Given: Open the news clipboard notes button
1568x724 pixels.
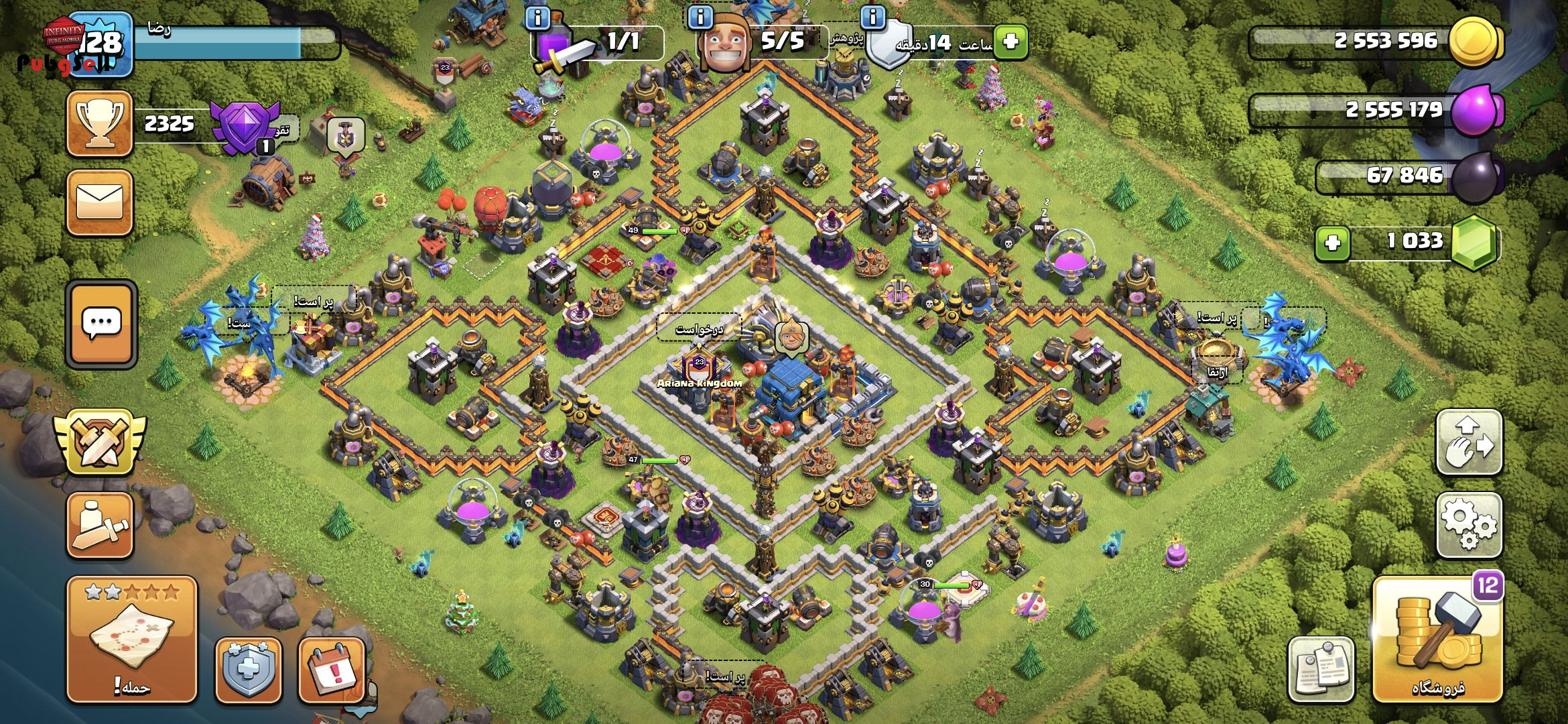Looking at the screenshot, I should click(x=1321, y=669).
